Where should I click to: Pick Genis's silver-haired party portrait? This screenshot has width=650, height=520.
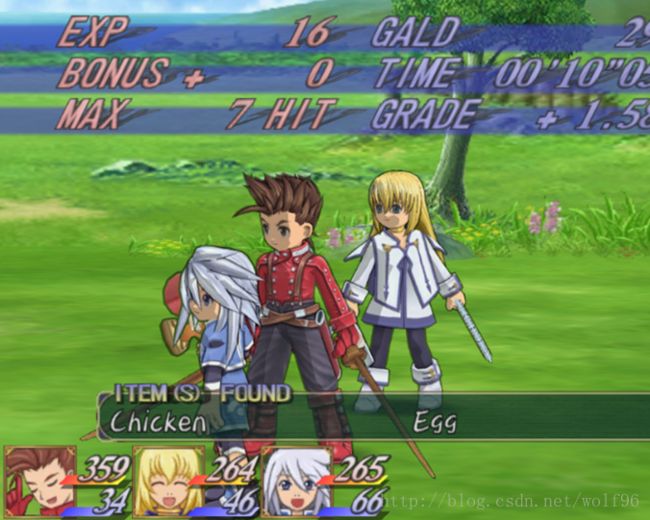[x=296, y=481]
